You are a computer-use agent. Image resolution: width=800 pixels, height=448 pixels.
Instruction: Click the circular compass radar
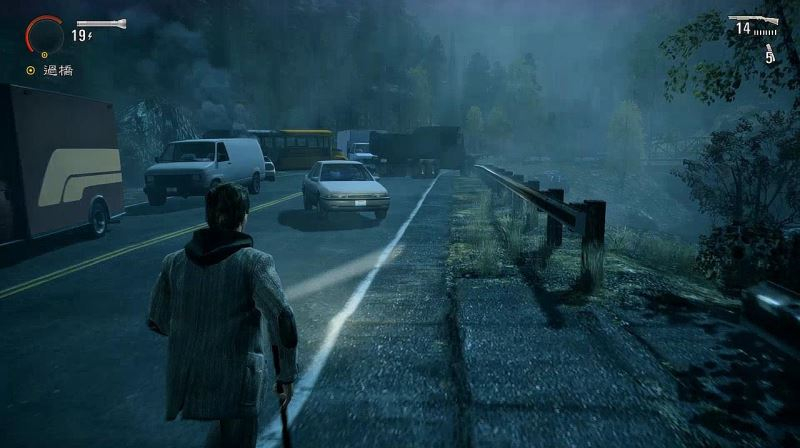click(x=44, y=33)
